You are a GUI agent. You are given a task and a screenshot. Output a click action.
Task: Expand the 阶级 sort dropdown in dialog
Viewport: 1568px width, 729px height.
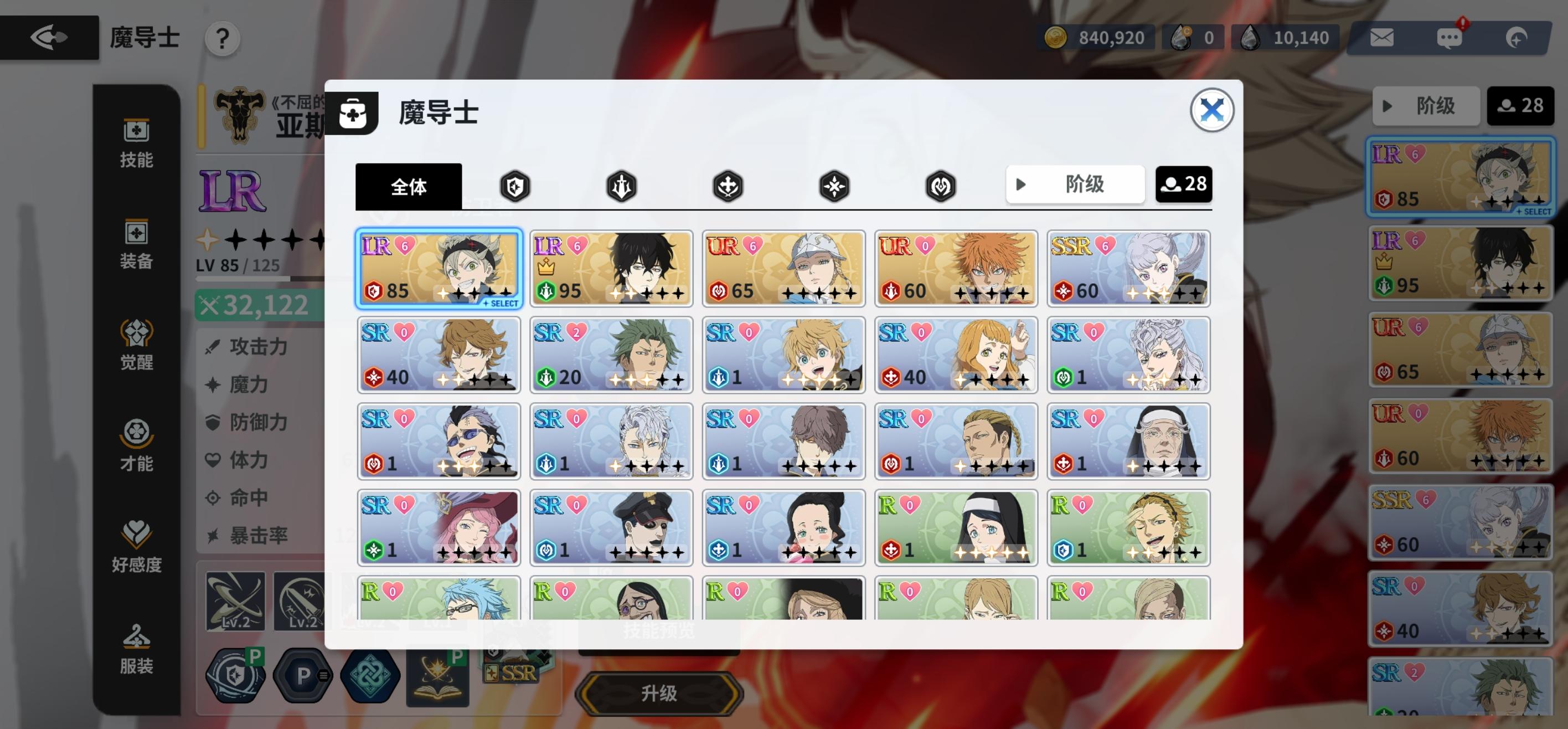[x=1075, y=184]
